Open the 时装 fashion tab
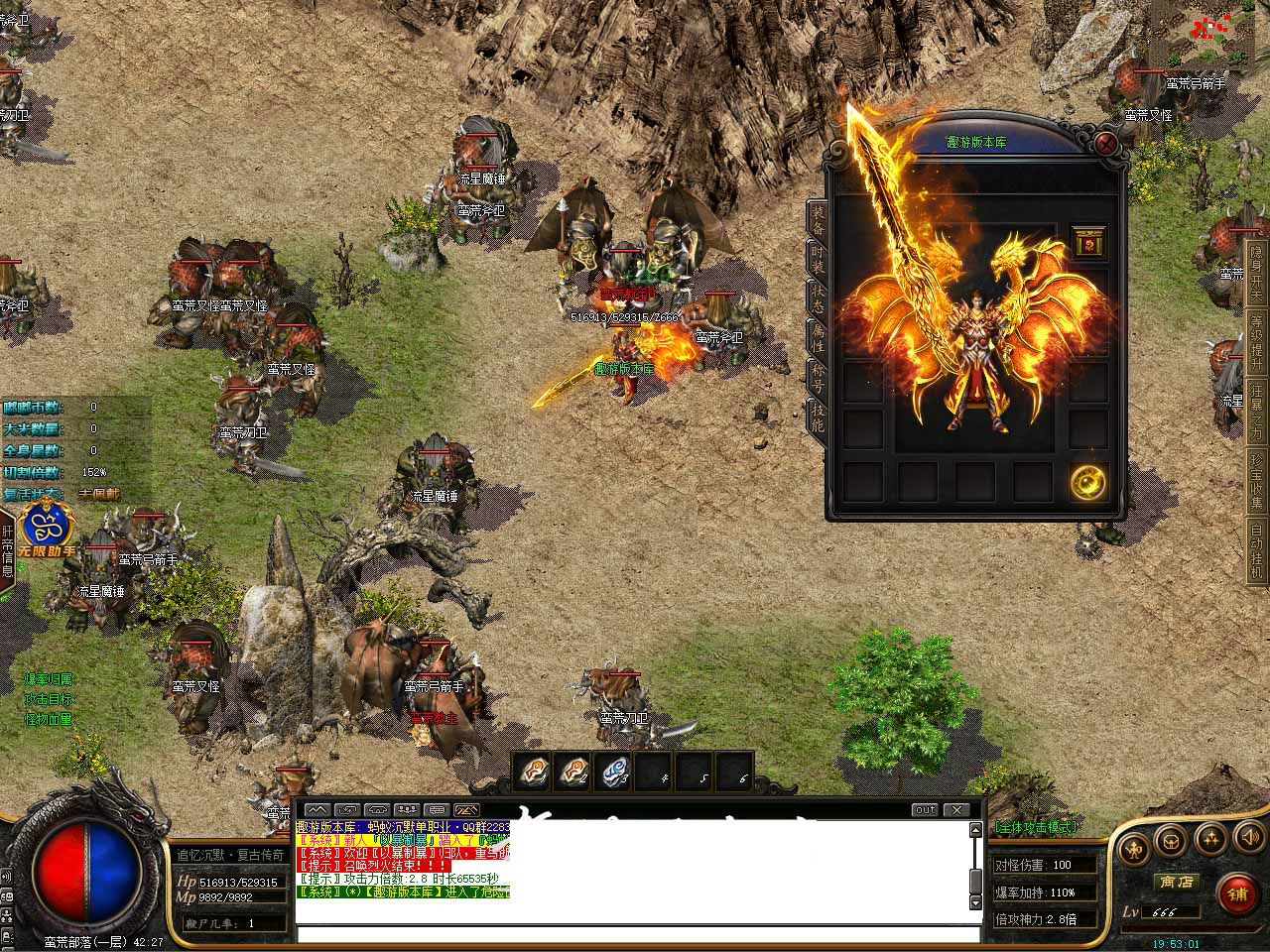1270x952 pixels. click(x=818, y=259)
